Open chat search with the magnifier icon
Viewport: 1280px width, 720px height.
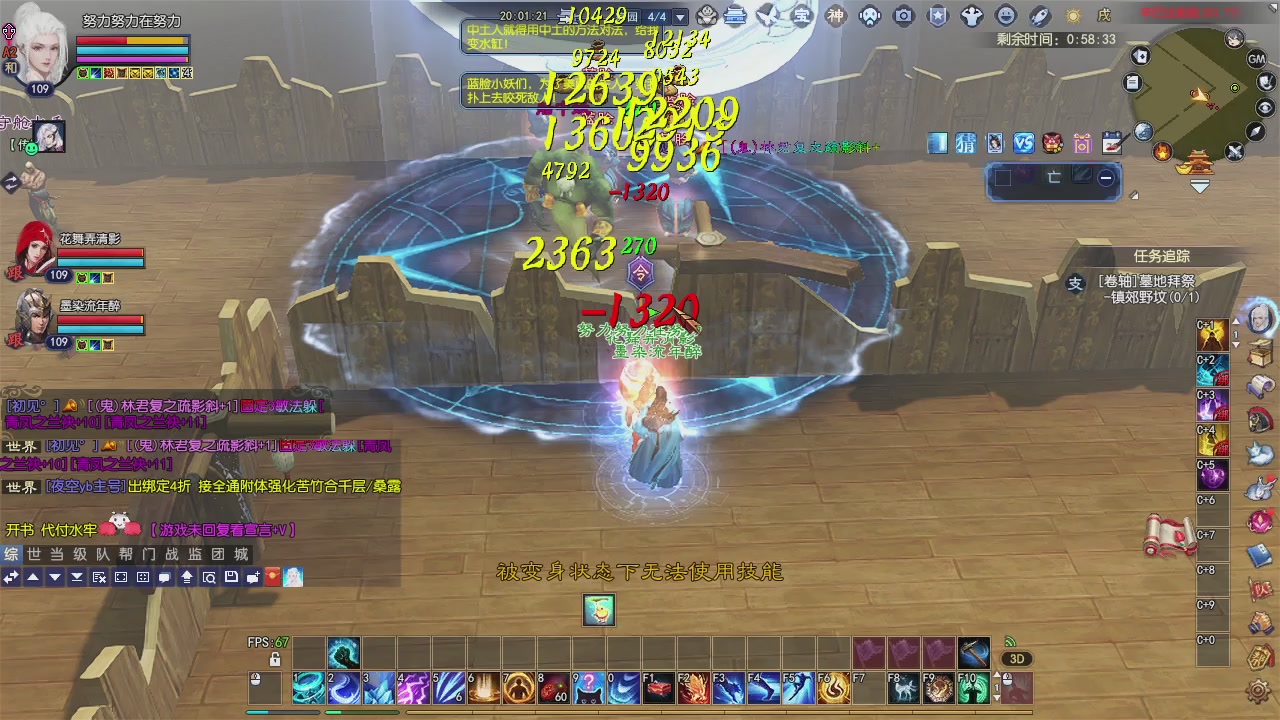tap(209, 577)
